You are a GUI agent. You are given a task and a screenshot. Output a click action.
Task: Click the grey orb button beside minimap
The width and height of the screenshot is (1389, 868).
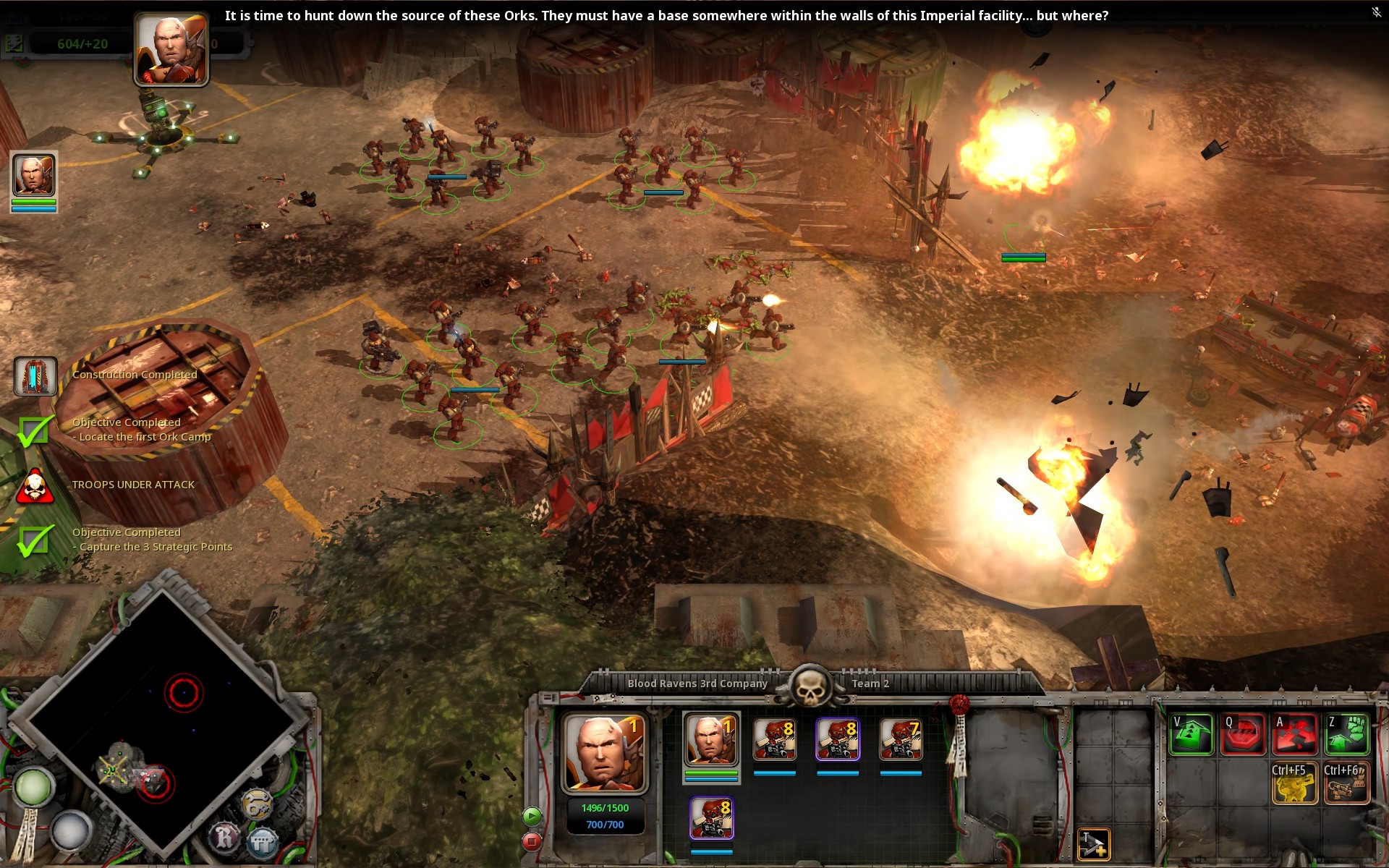tap(70, 830)
